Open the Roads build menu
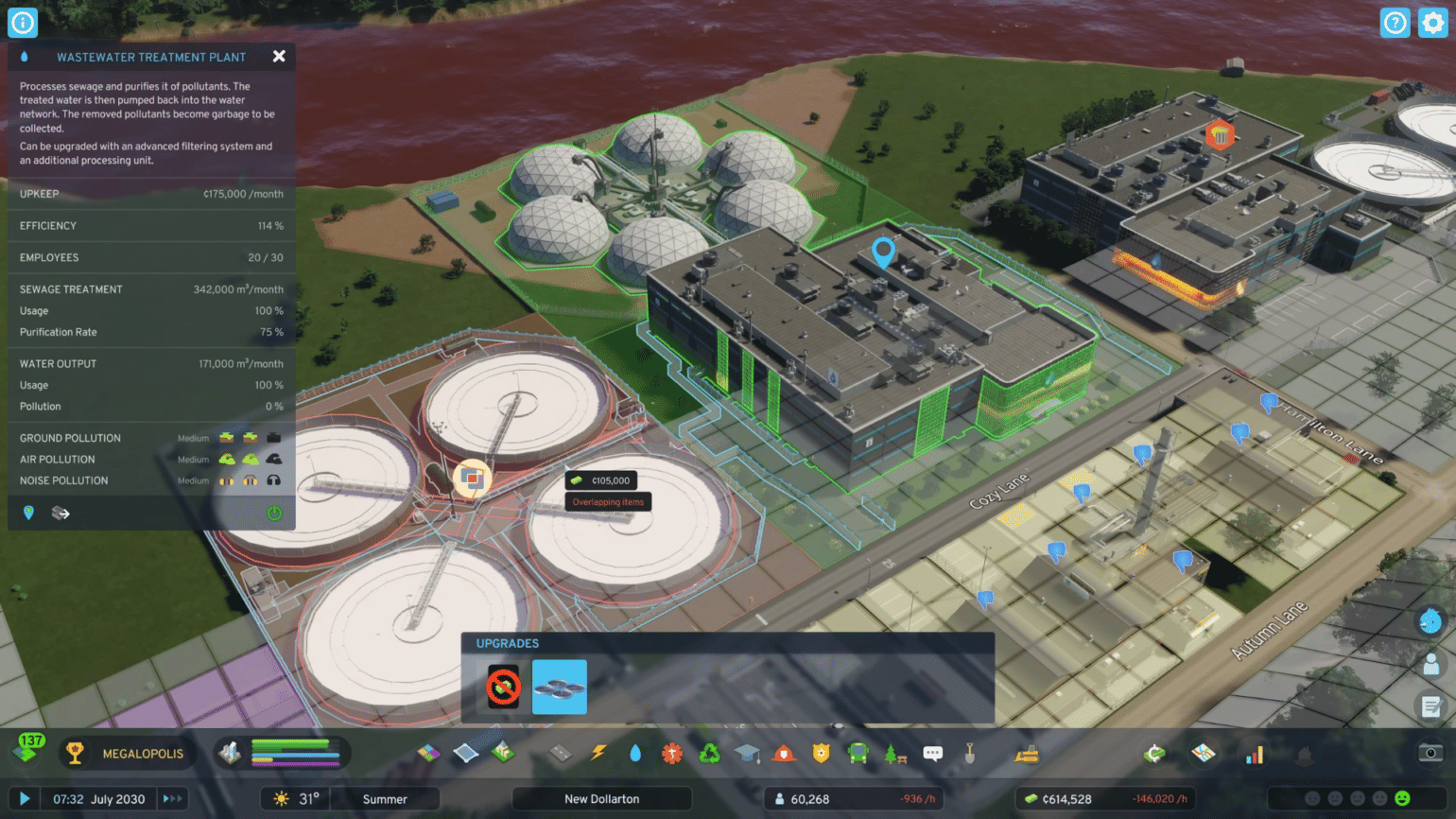 (x=561, y=753)
